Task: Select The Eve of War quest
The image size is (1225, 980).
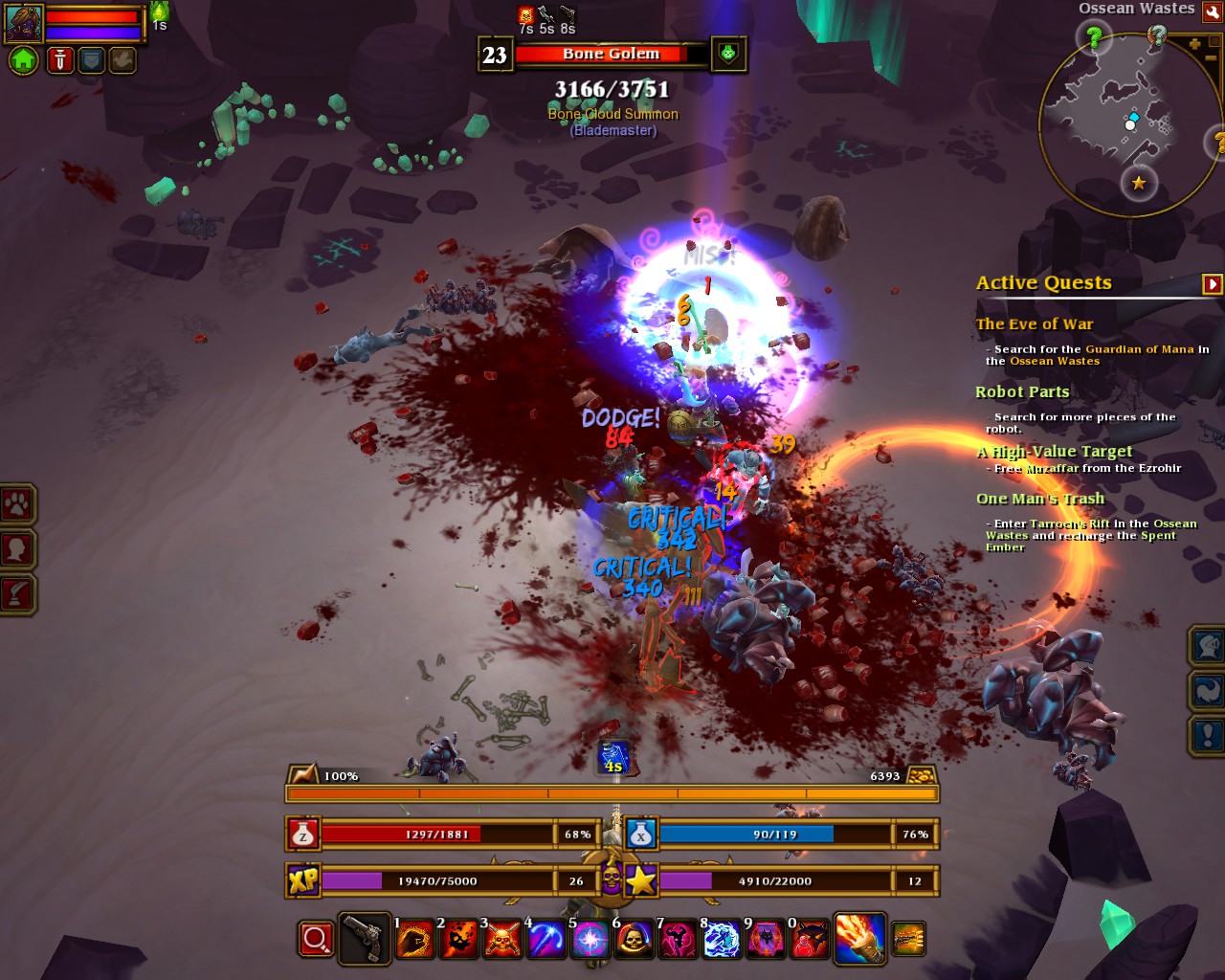Action: [1034, 324]
